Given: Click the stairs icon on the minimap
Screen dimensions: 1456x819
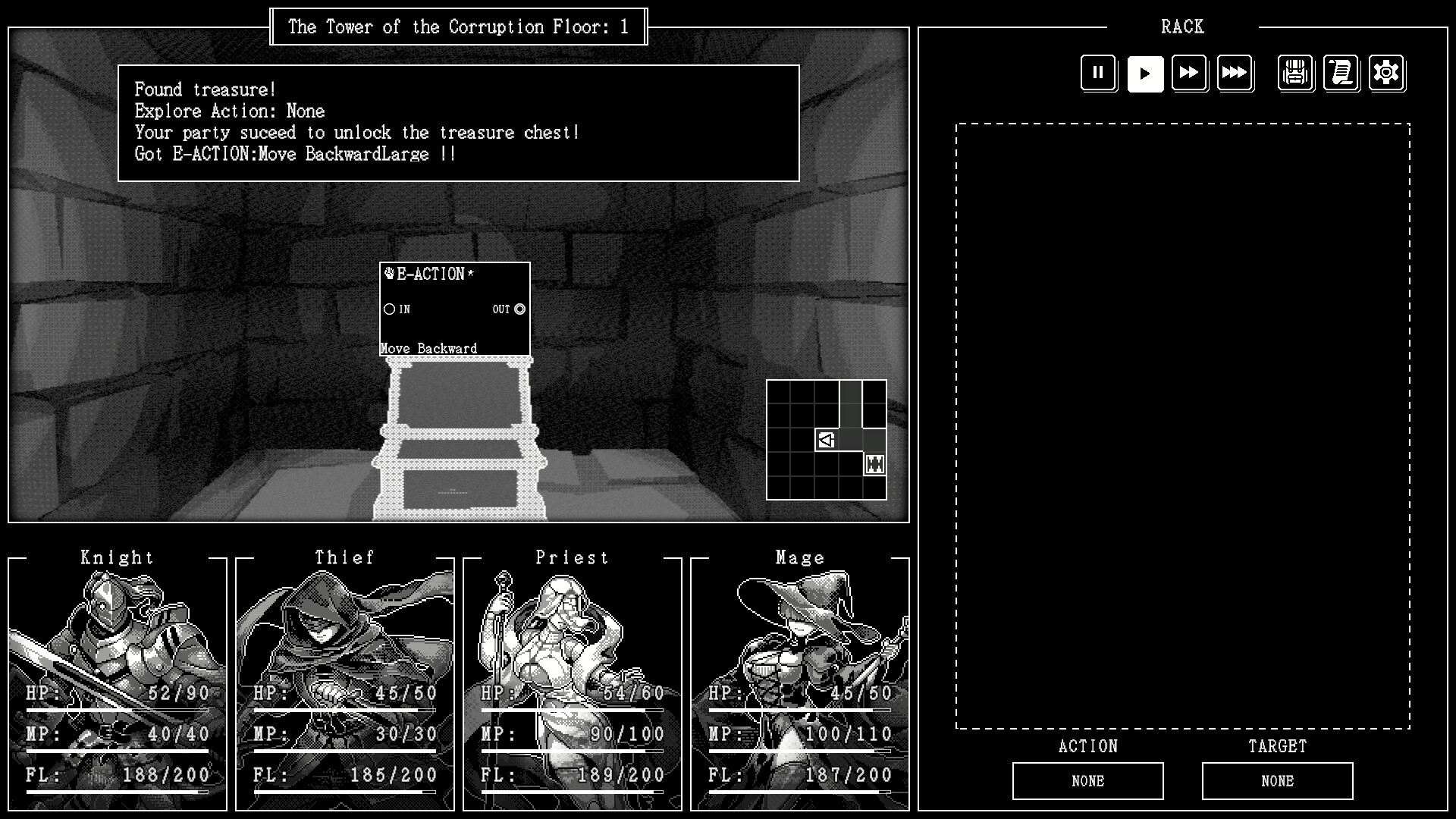Looking at the screenshot, I should pyautogui.click(x=875, y=463).
